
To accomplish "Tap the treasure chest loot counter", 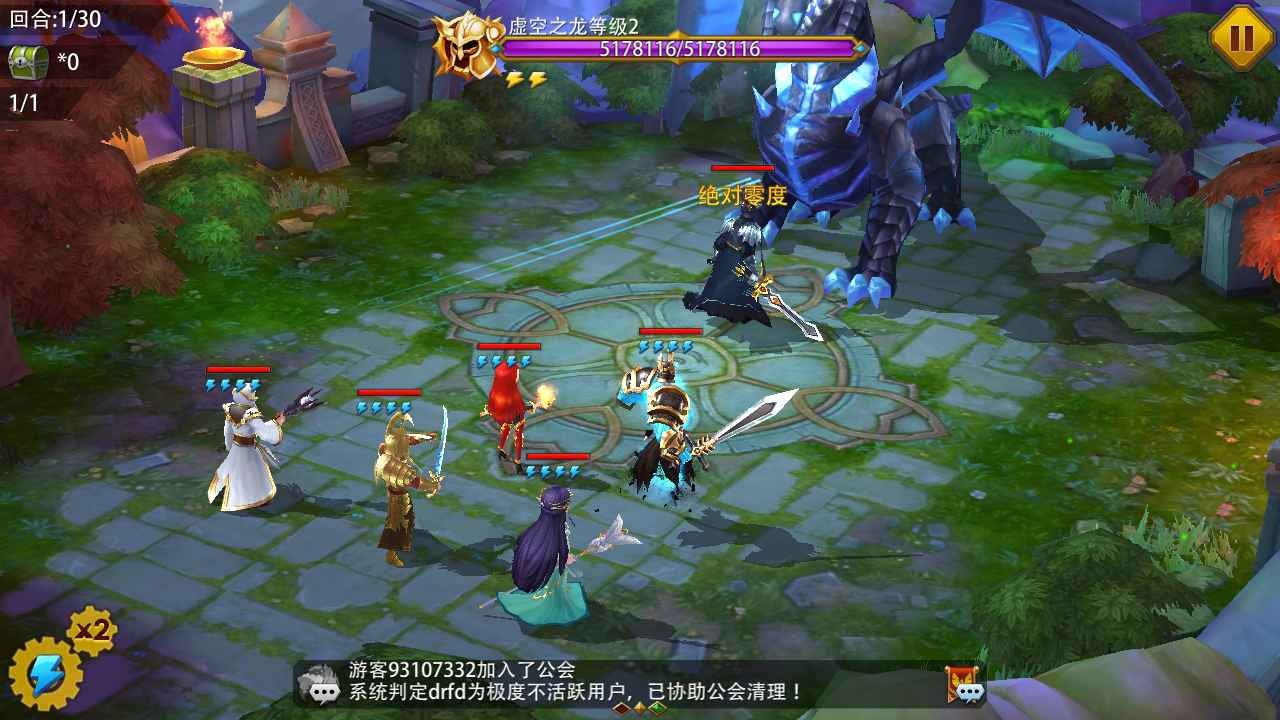I will pos(28,62).
